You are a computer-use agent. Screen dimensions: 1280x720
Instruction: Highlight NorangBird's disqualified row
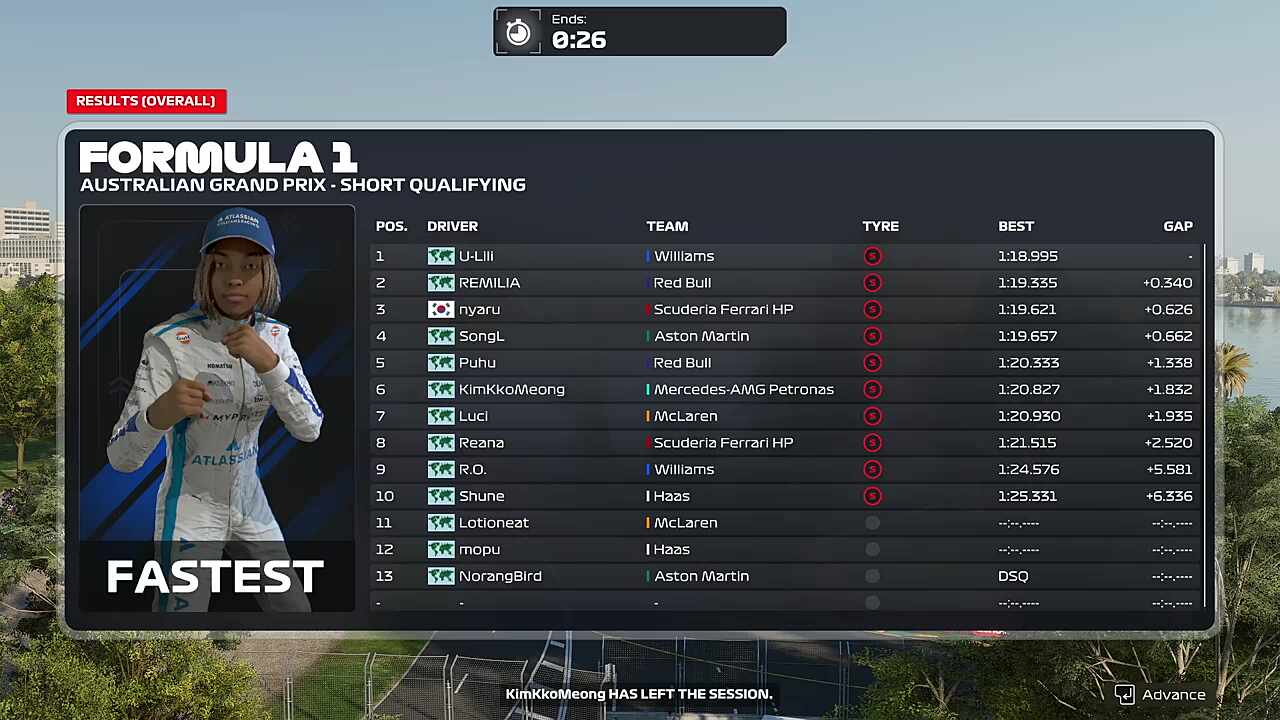tap(785, 576)
